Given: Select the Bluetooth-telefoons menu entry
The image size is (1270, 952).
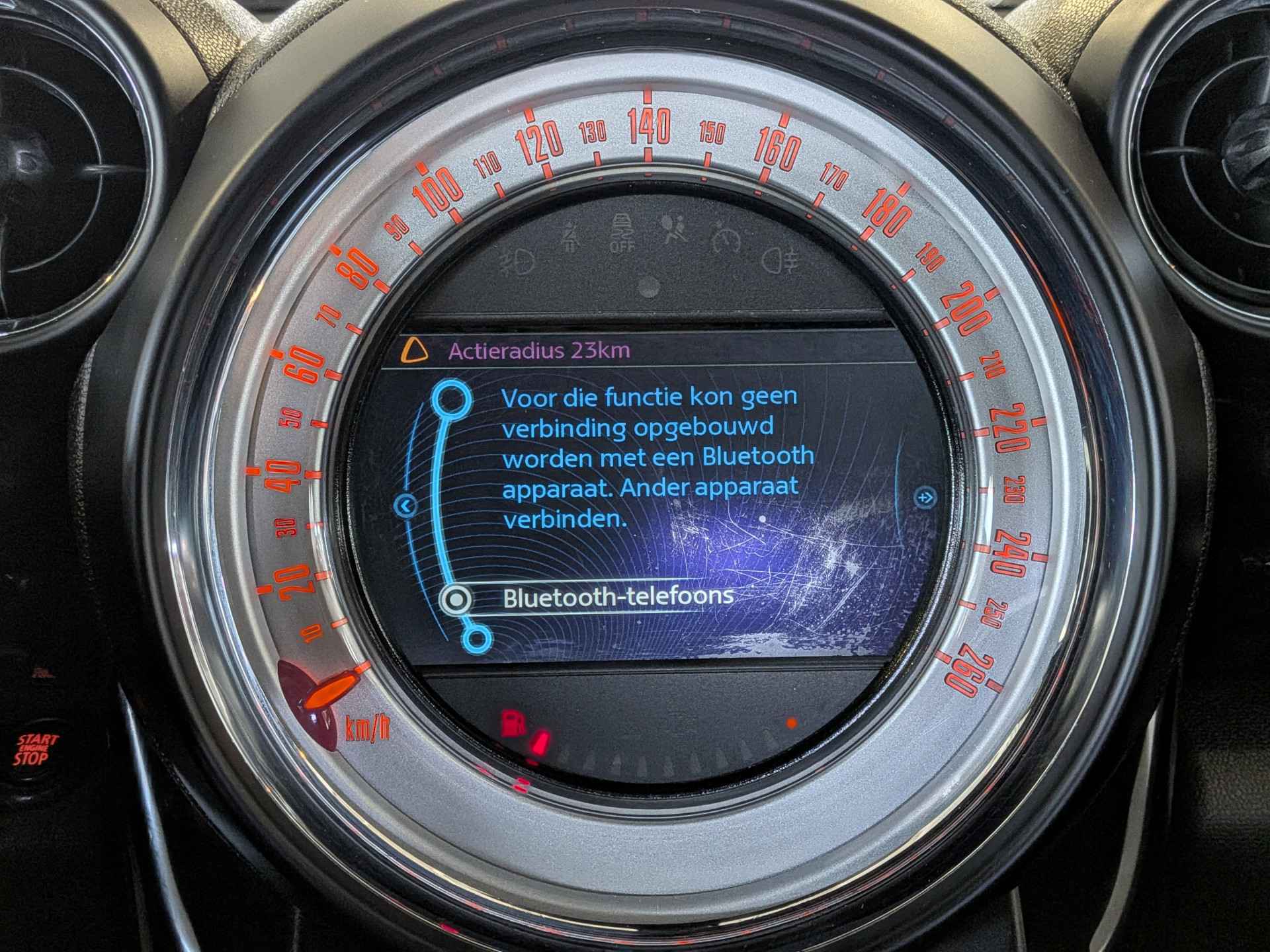Looking at the screenshot, I should [x=618, y=598].
